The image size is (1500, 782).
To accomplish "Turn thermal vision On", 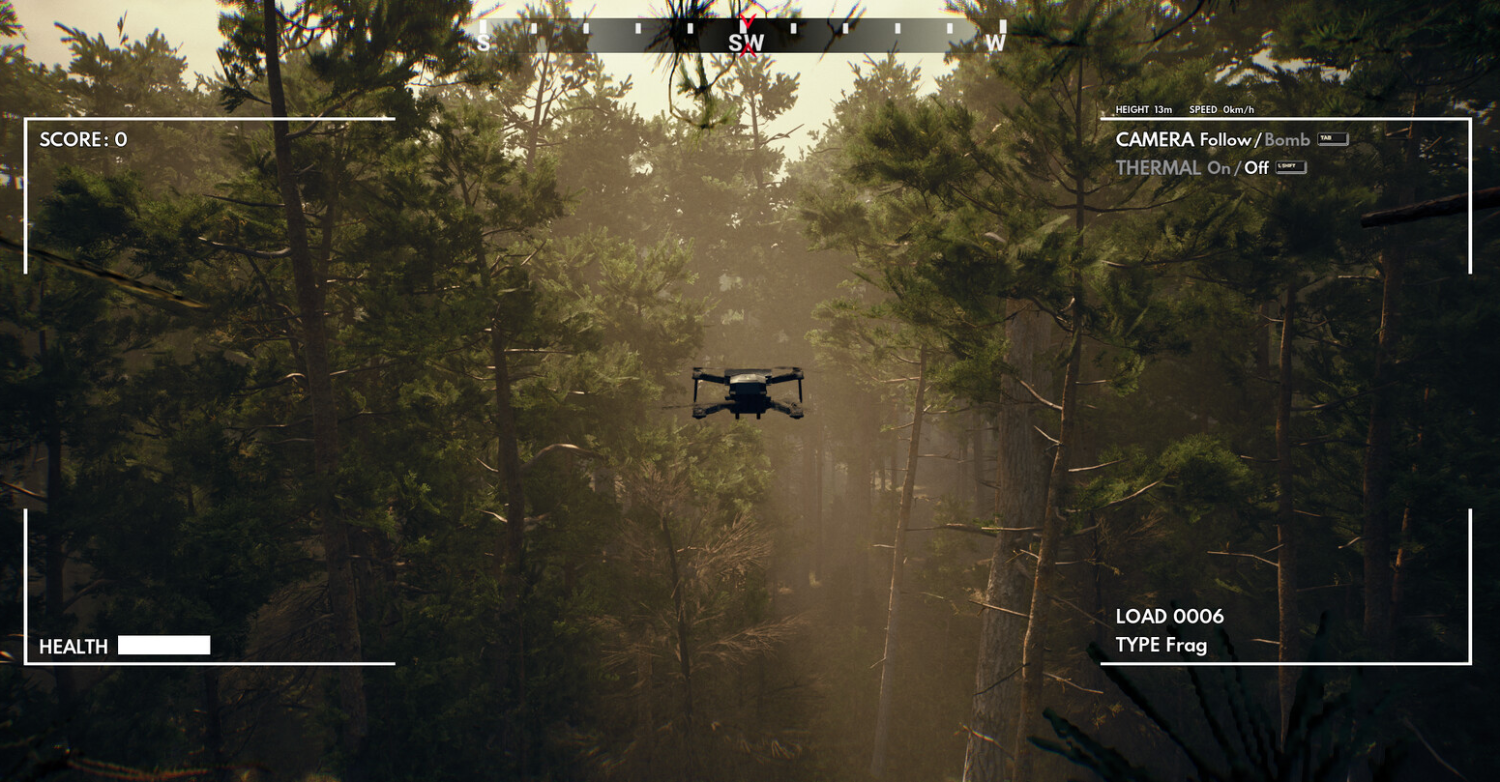I will point(1218,168).
